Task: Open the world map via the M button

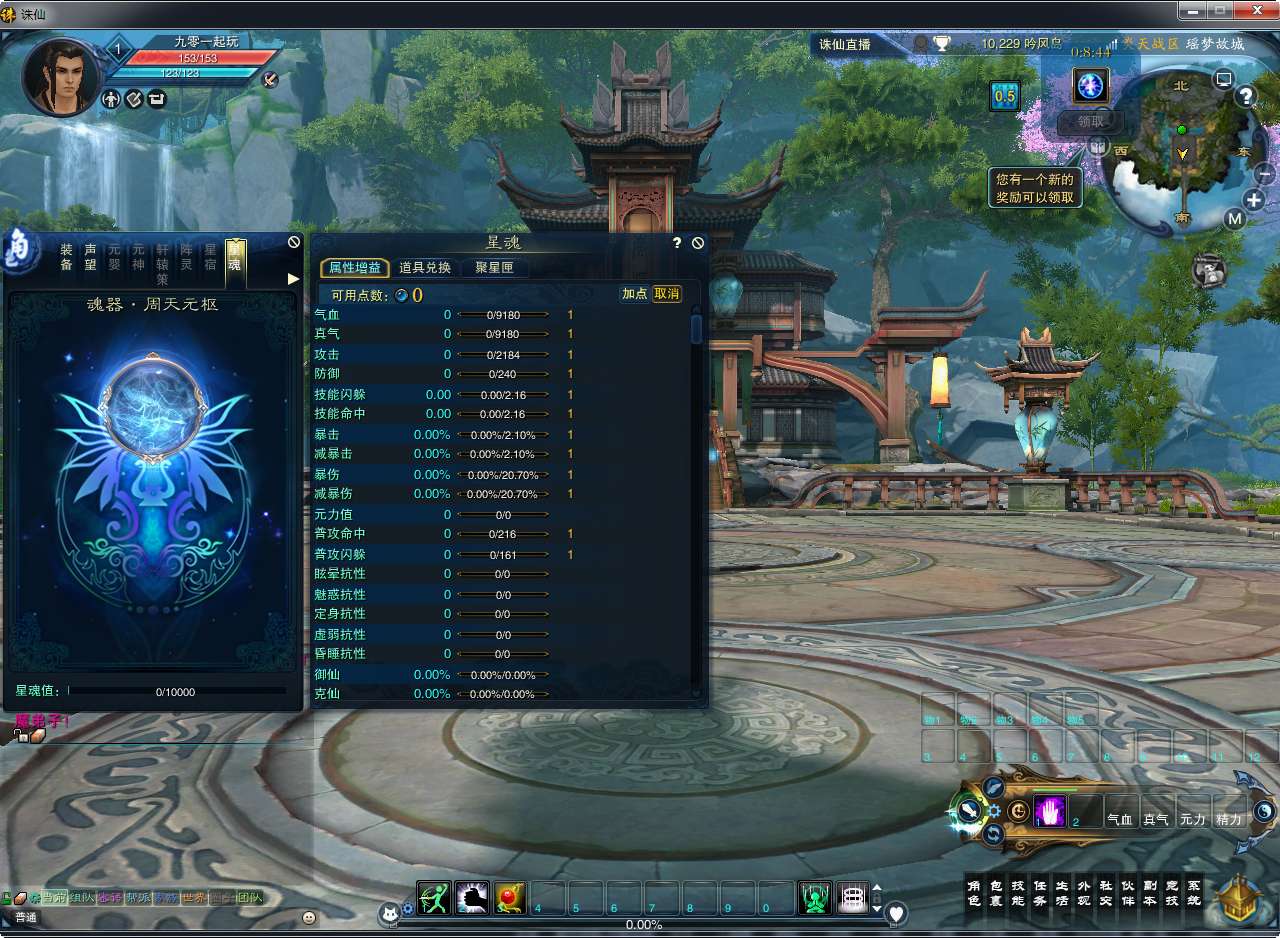Action: coord(1234,219)
